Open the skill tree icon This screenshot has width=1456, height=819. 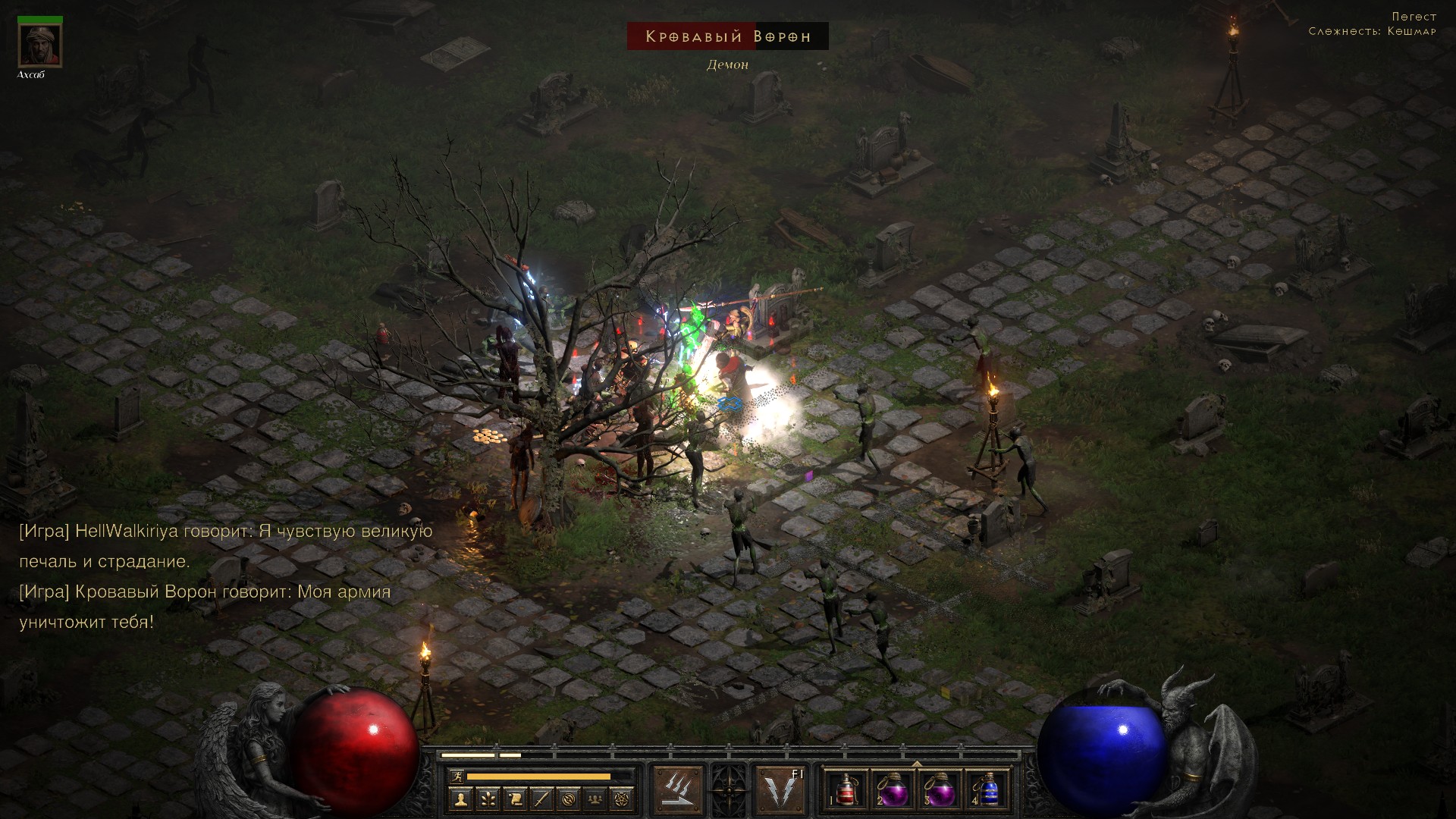pyautogui.click(x=487, y=799)
